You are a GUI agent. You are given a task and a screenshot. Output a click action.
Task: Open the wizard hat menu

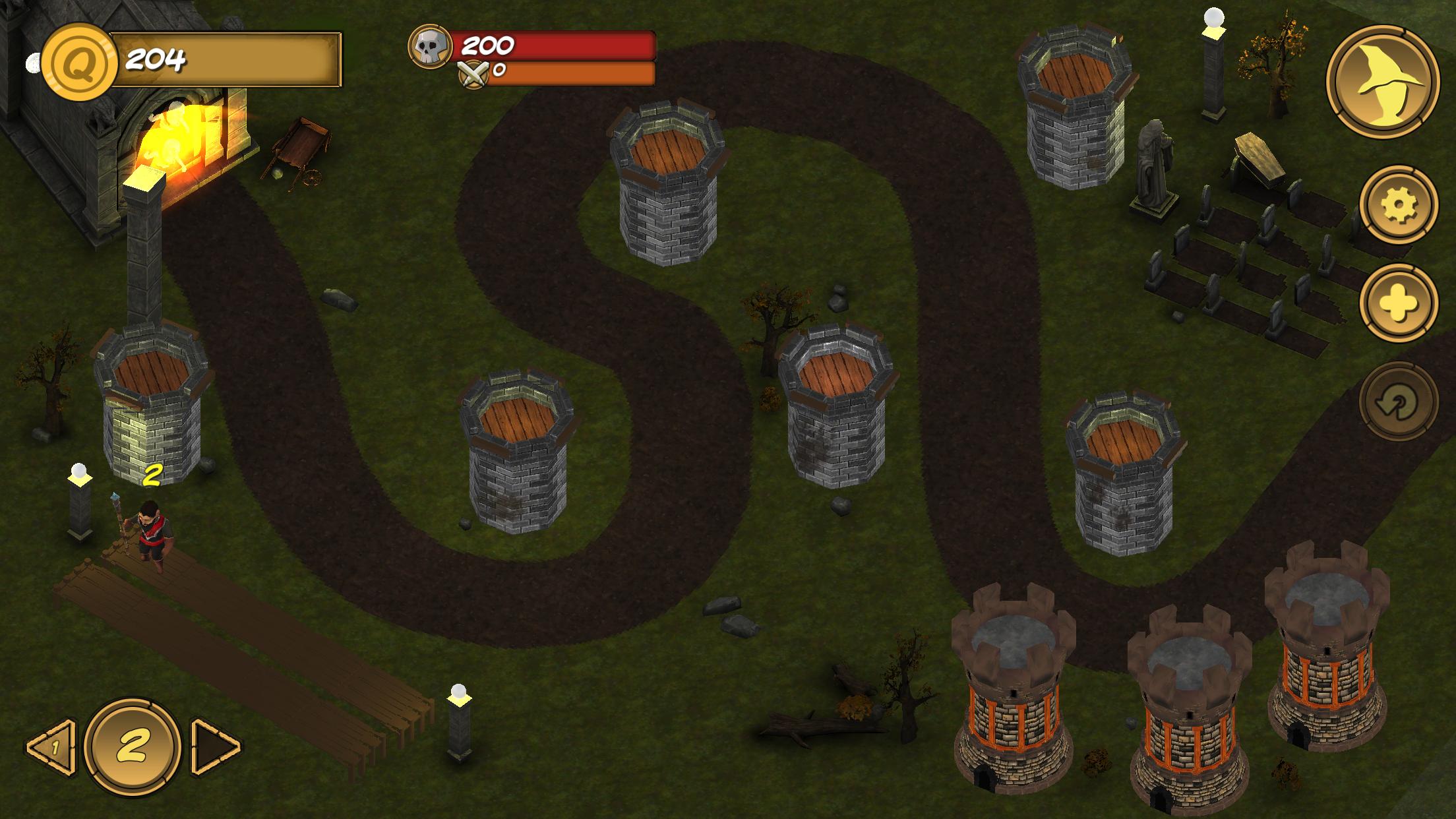tap(1382, 81)
